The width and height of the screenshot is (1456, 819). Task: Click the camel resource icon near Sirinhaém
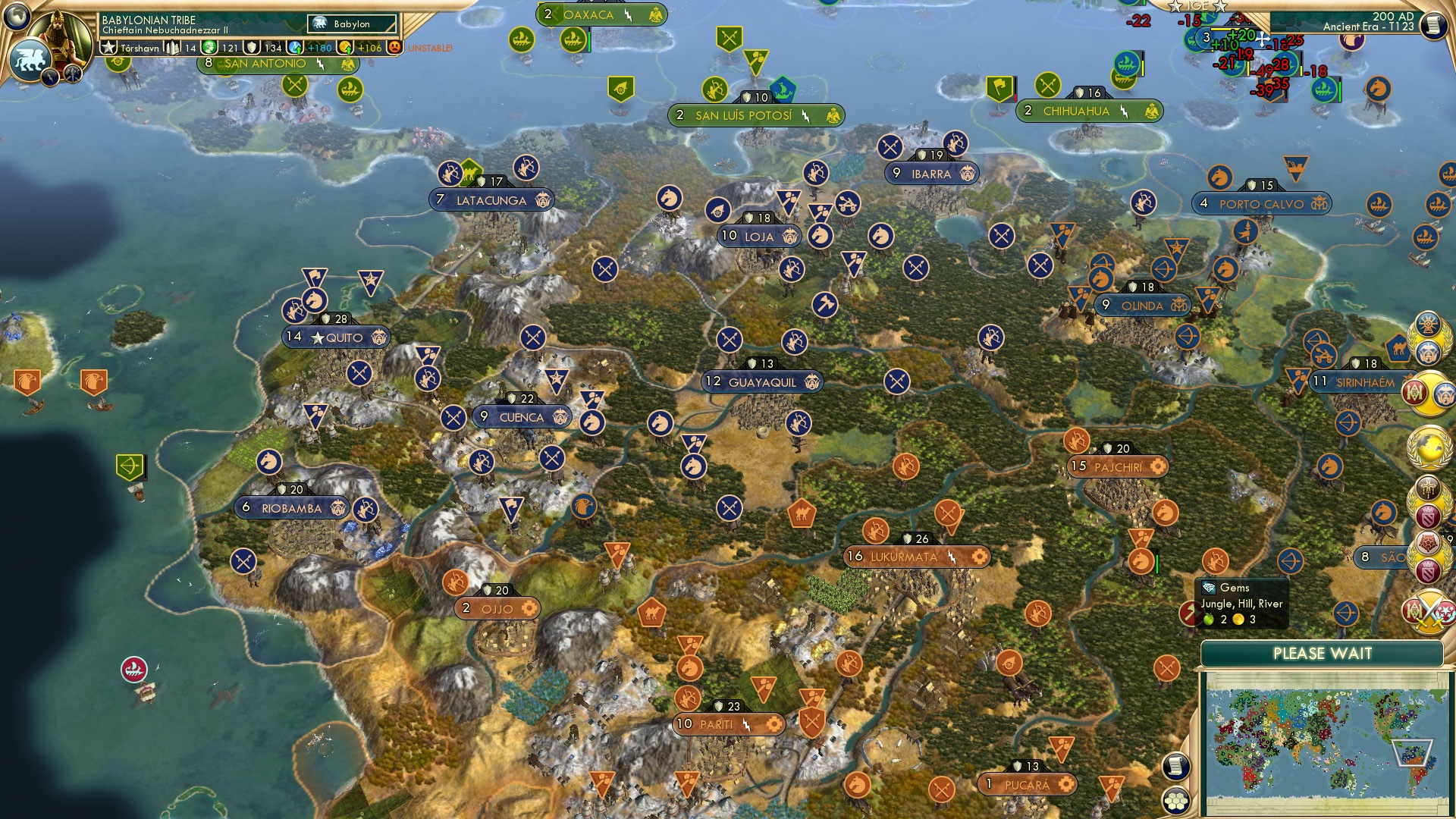tap(1399, 347)
